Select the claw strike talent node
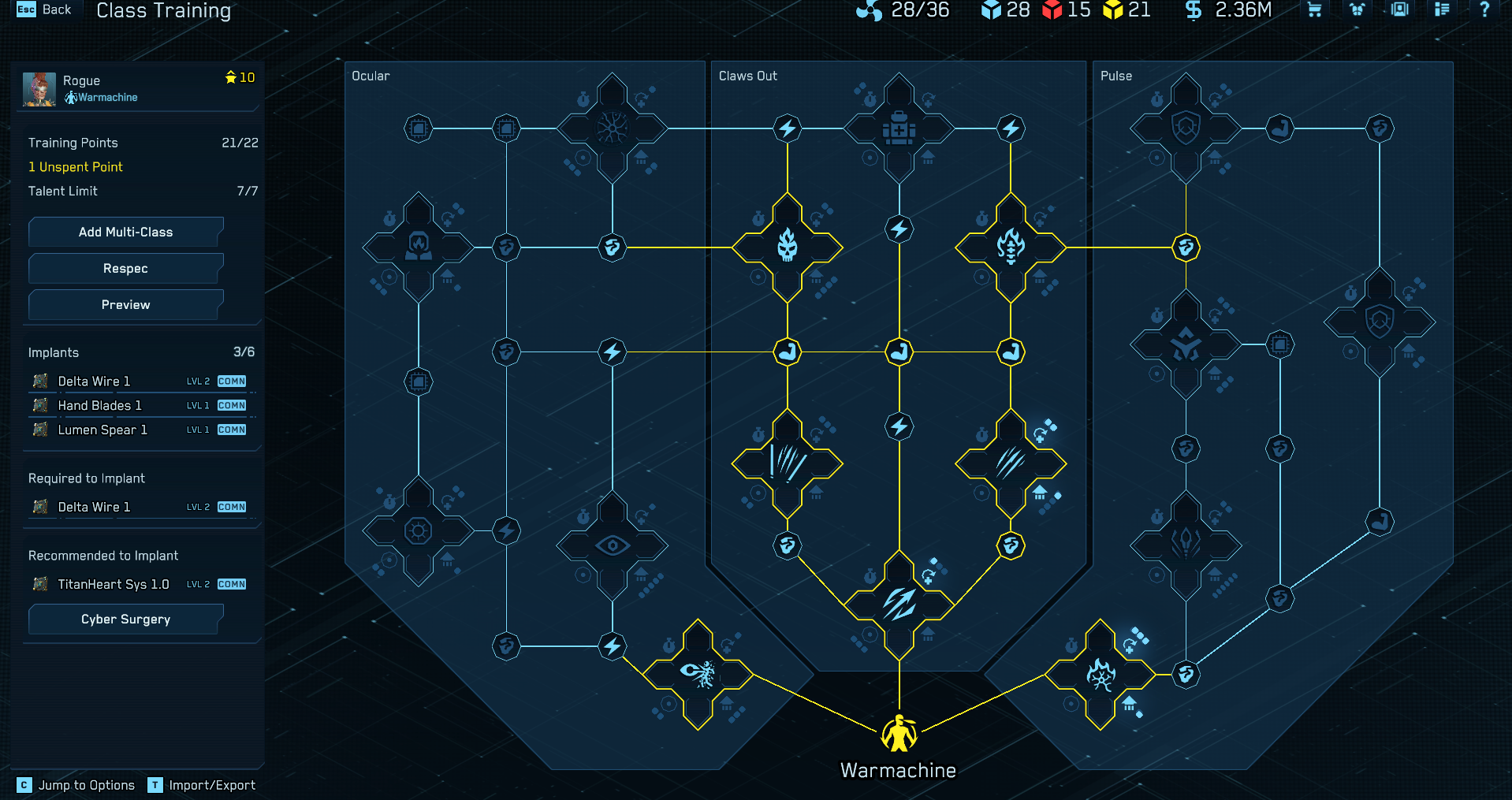 point(1011,465)
